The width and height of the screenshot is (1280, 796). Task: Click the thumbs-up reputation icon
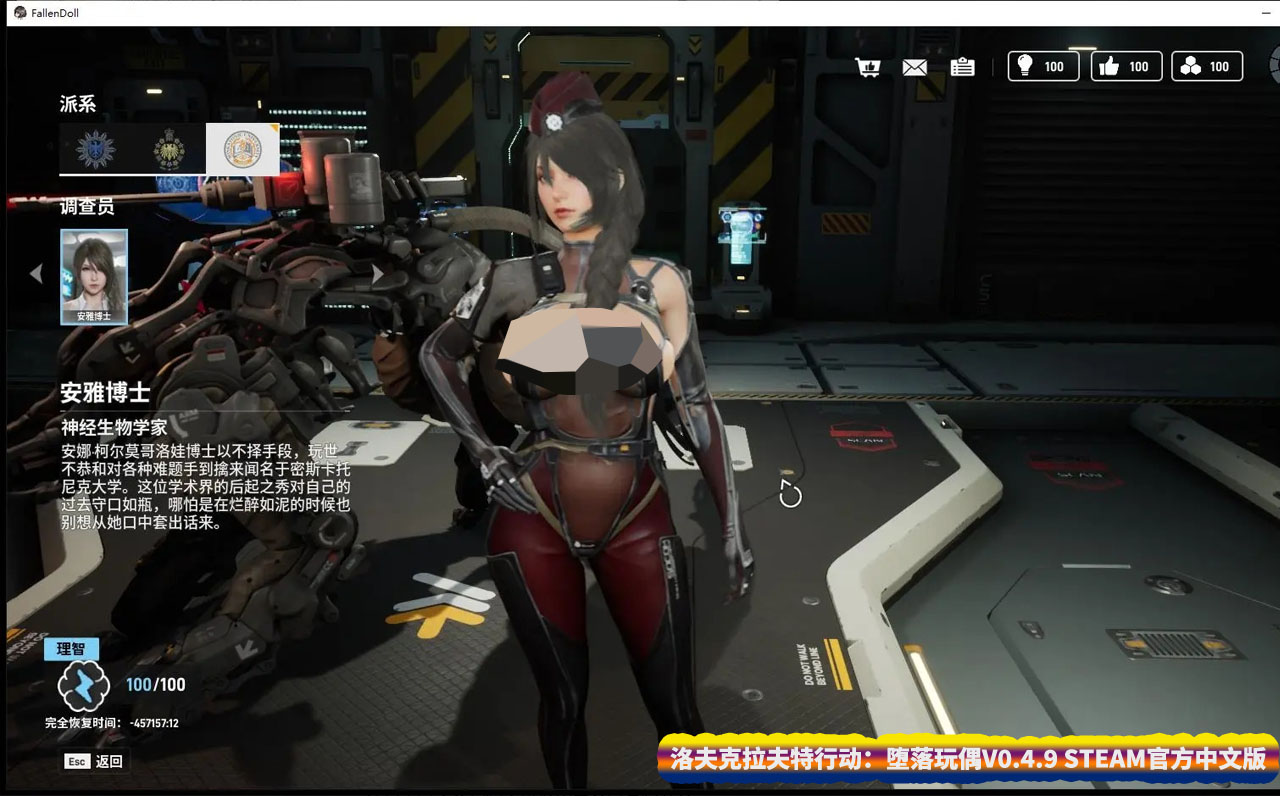1106,66
